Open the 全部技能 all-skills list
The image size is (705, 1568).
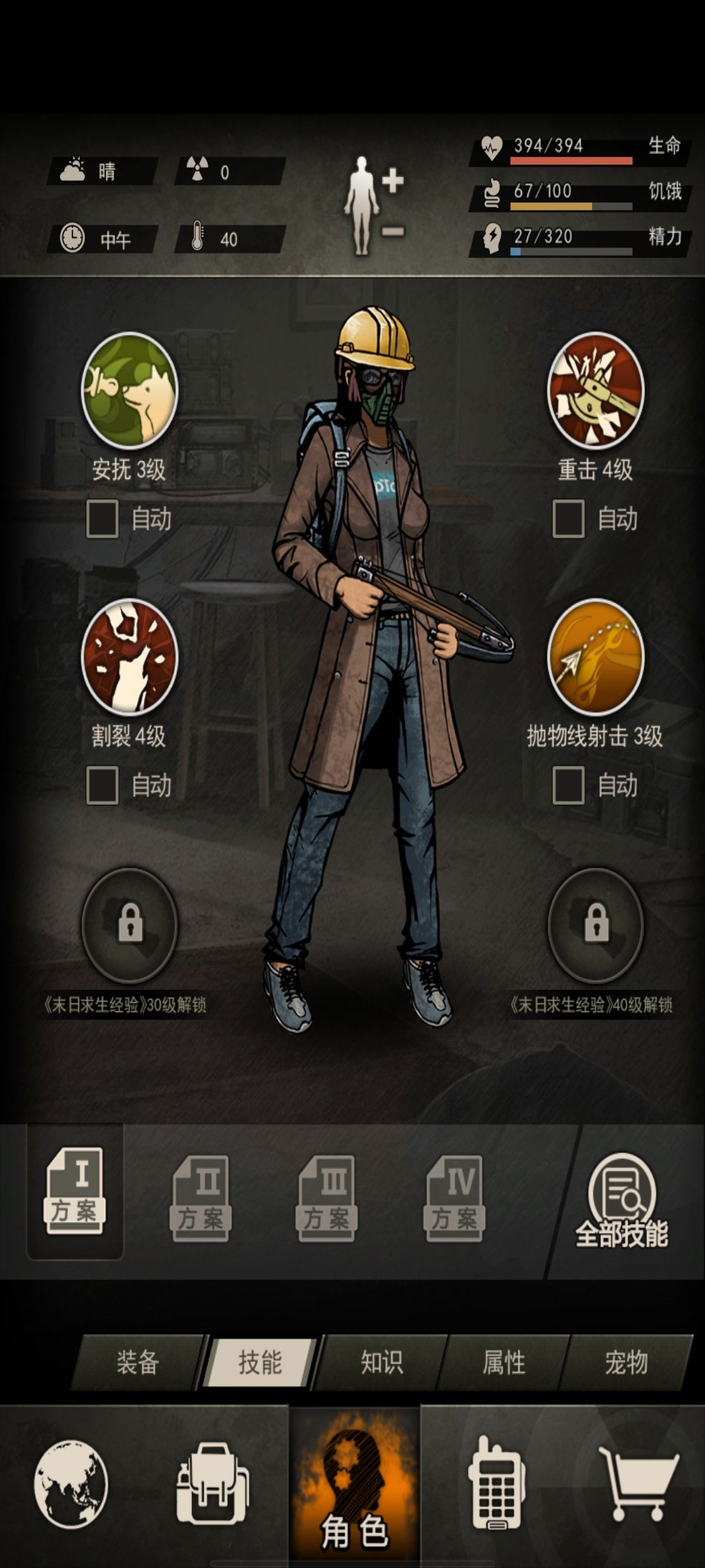click(x=622, y=1199)
